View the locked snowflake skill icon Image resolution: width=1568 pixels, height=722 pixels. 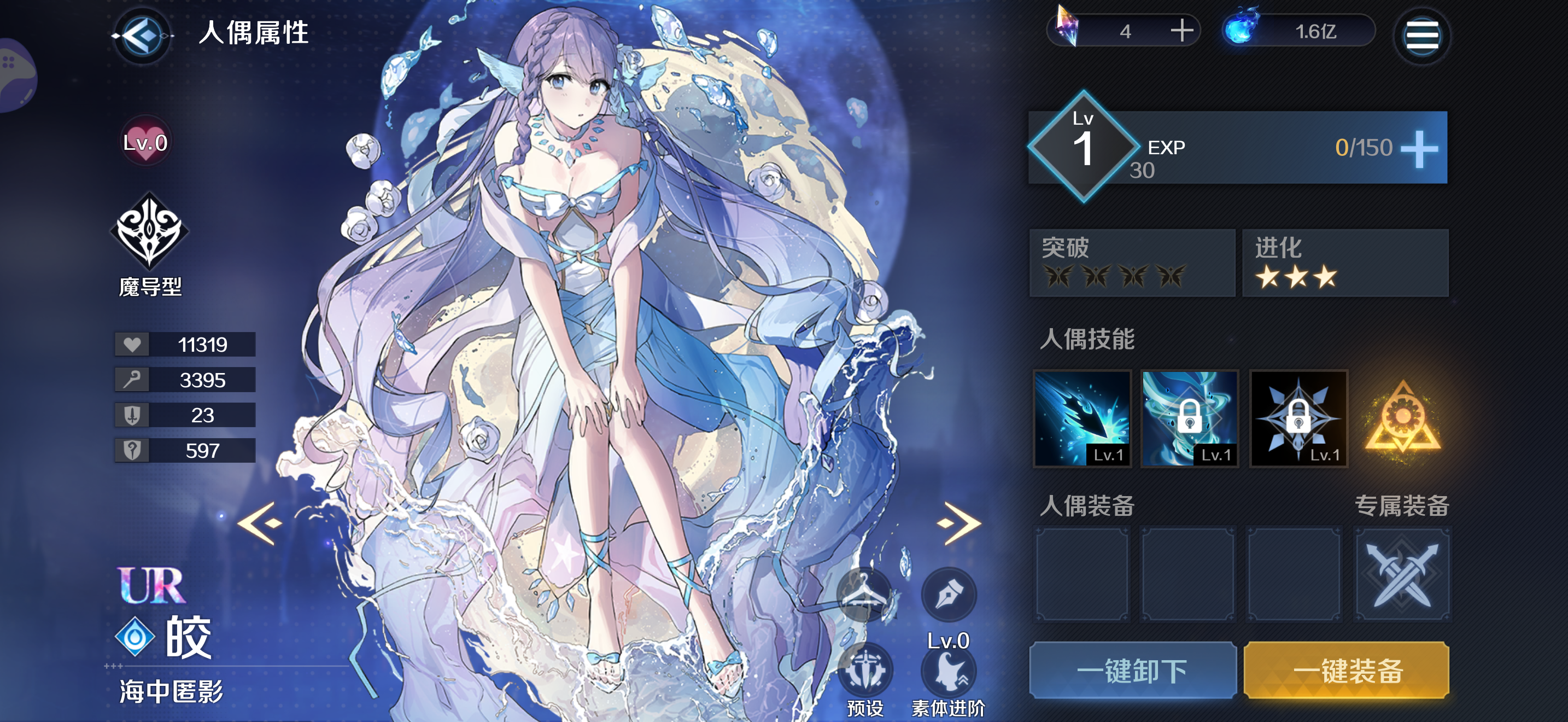[x=1298, y=420]
